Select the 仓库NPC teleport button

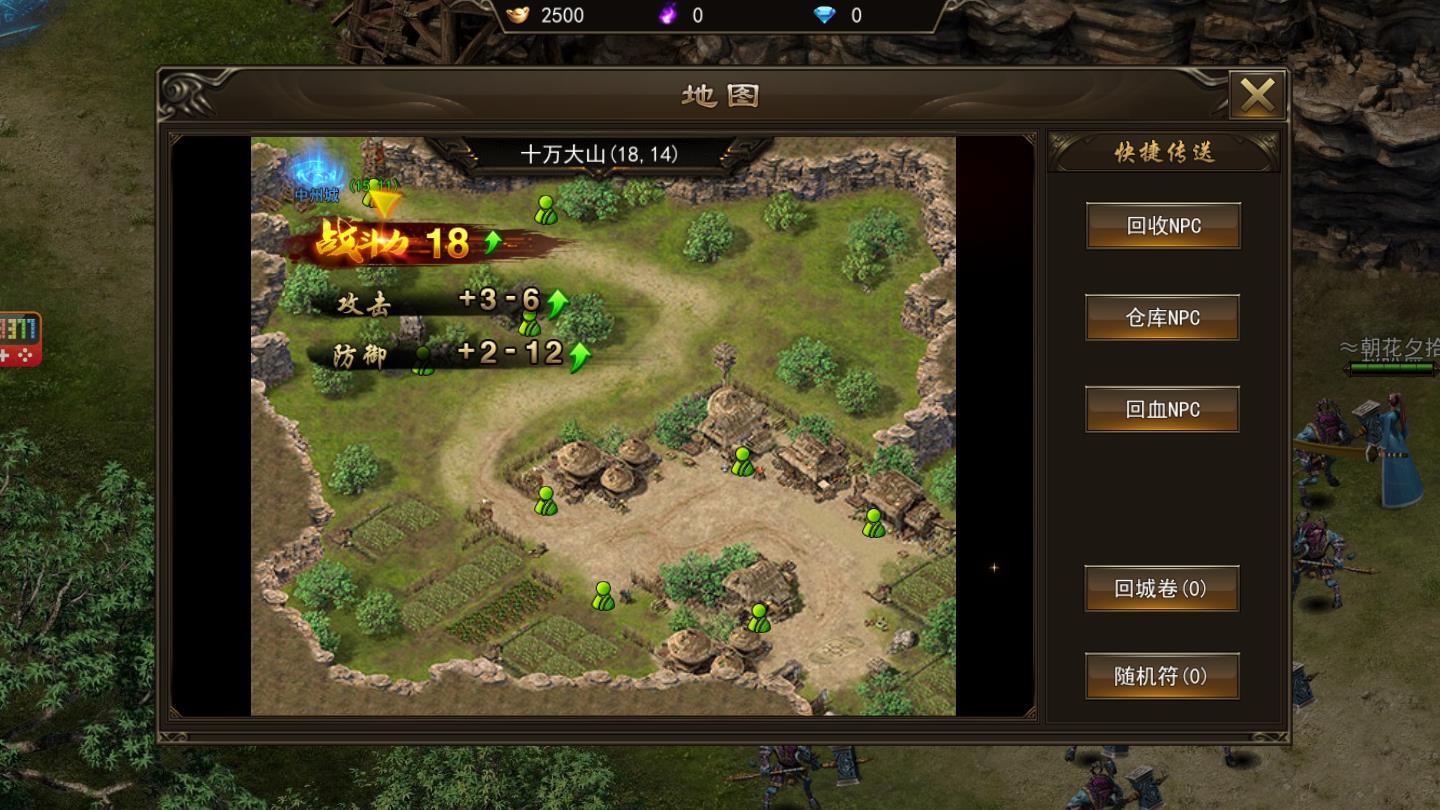pyautogui.click(x=1162, y=318)
